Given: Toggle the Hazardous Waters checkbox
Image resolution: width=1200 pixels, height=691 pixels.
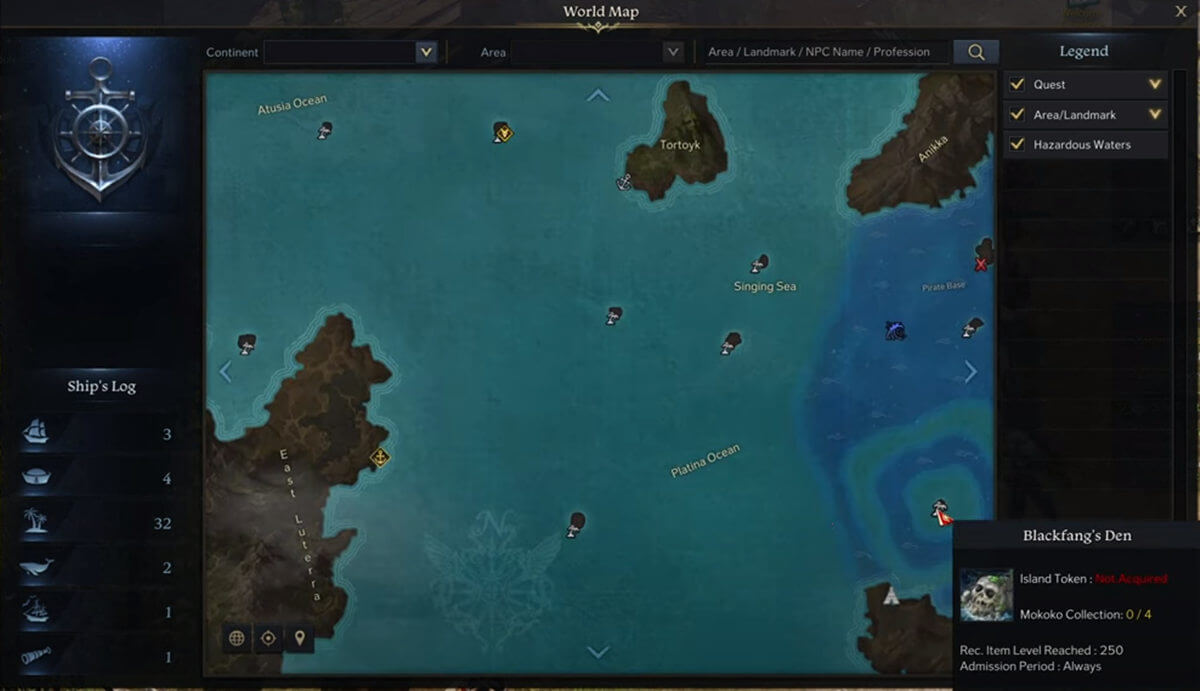Looking at the screenshot, I should pos(1017,145).
